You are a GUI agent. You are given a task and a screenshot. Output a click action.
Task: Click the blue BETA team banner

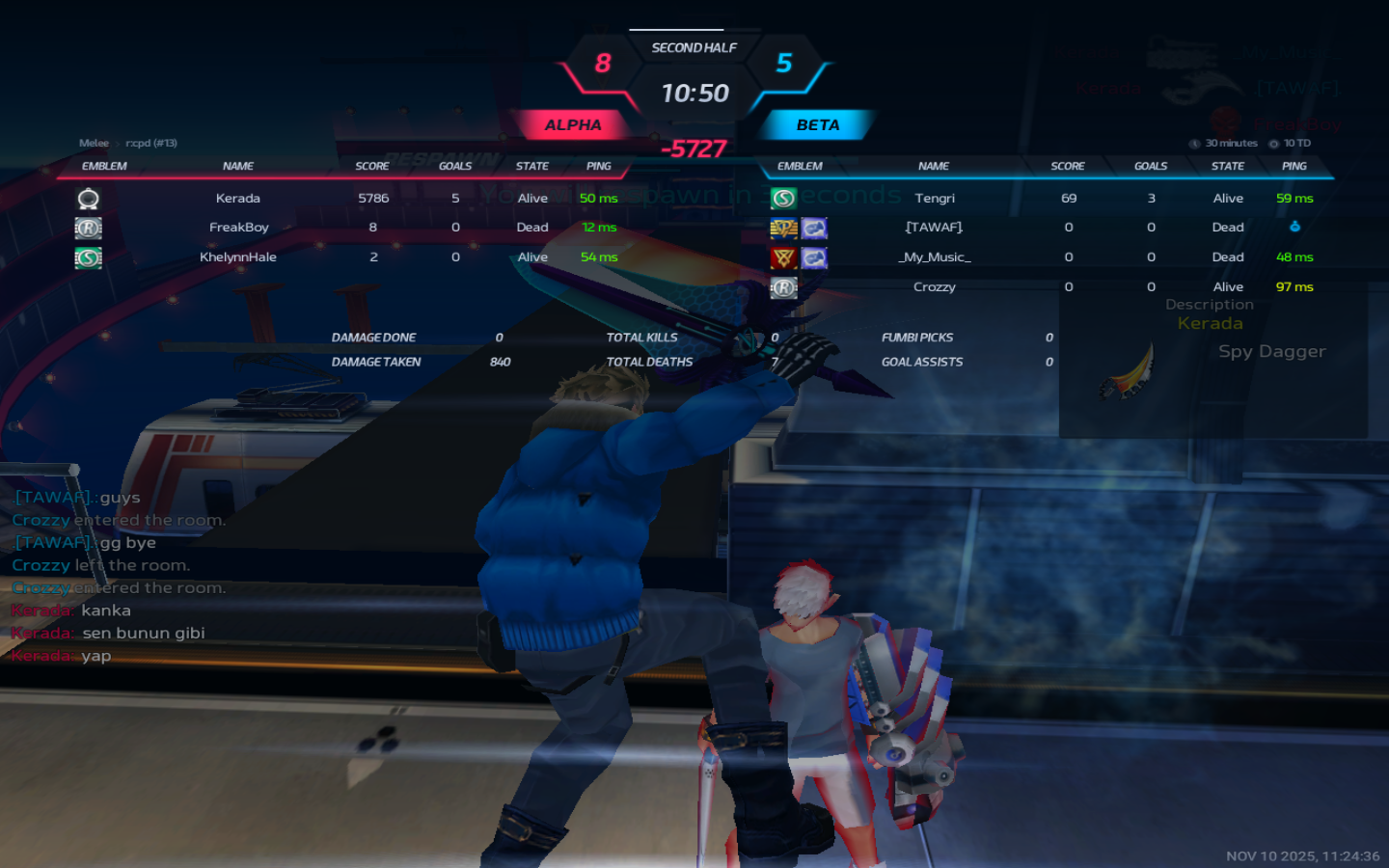point(817,125)
